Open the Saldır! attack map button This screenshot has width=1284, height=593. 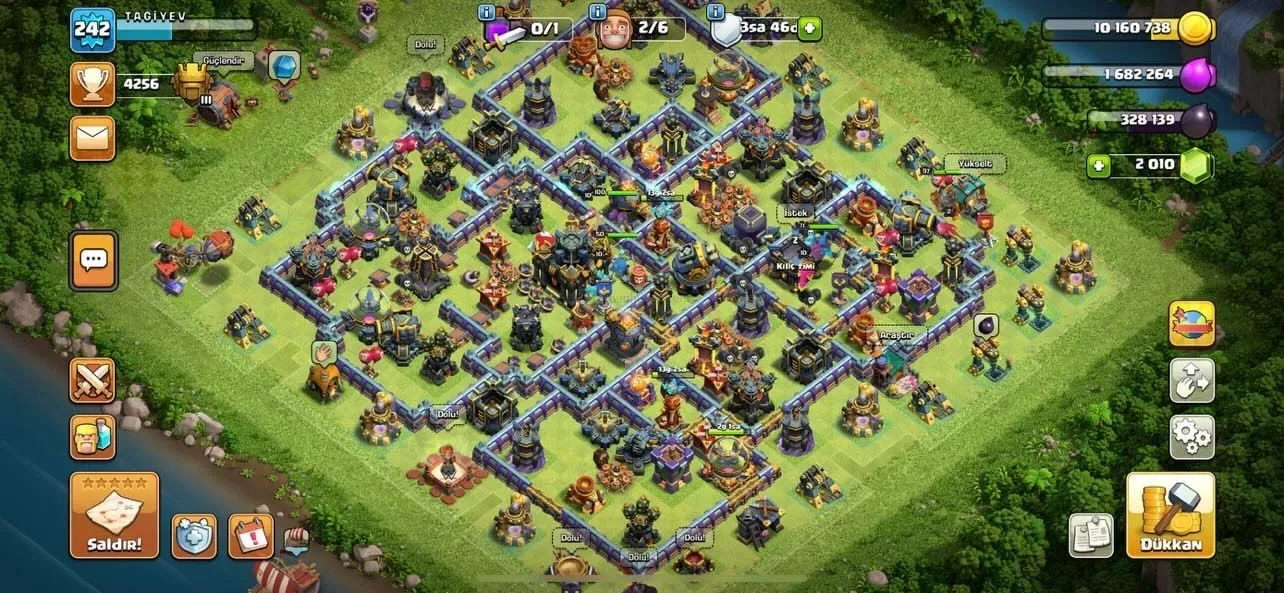click(x=114, y=515)
